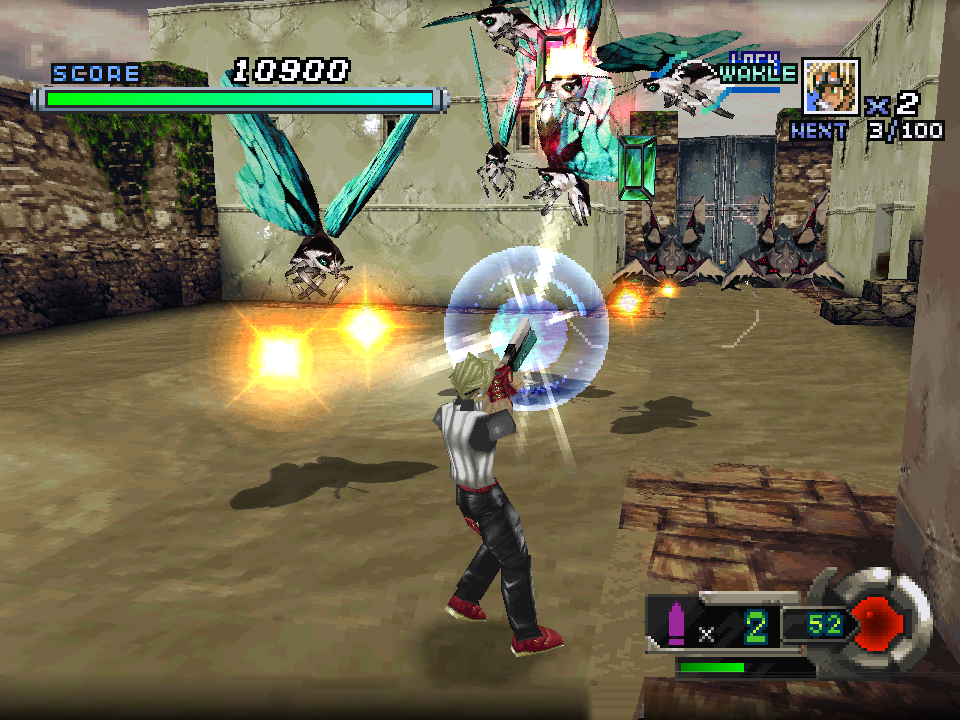Click the character portrait icon
This screenshot has width=960, height=720.
(830, 86)
